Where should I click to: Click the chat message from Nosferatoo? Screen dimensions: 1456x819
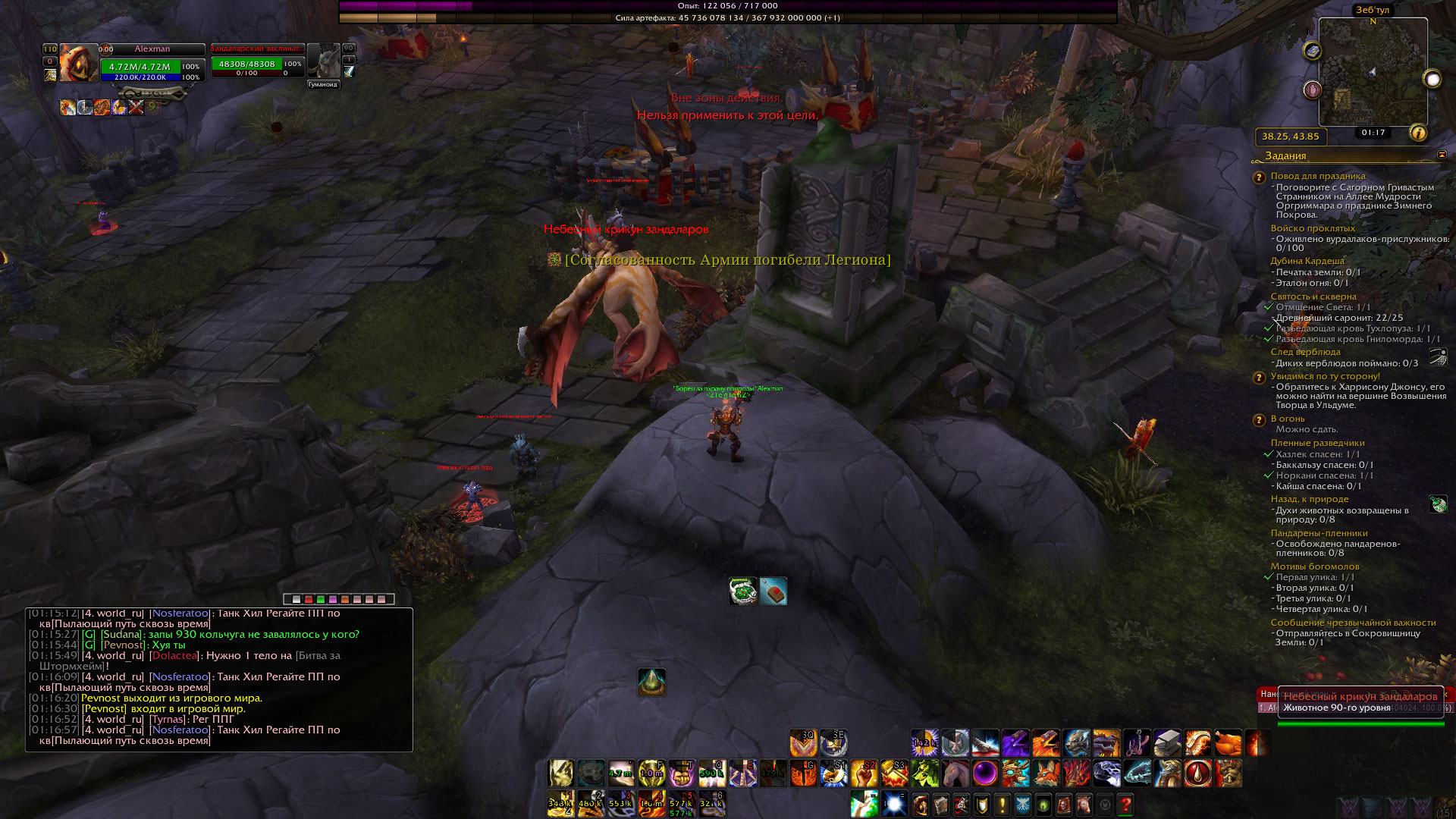[179, 676]
